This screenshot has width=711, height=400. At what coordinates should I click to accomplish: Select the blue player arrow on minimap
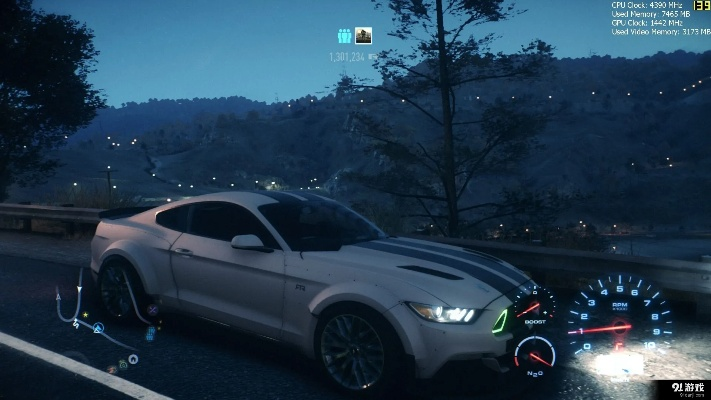point(98,328)
